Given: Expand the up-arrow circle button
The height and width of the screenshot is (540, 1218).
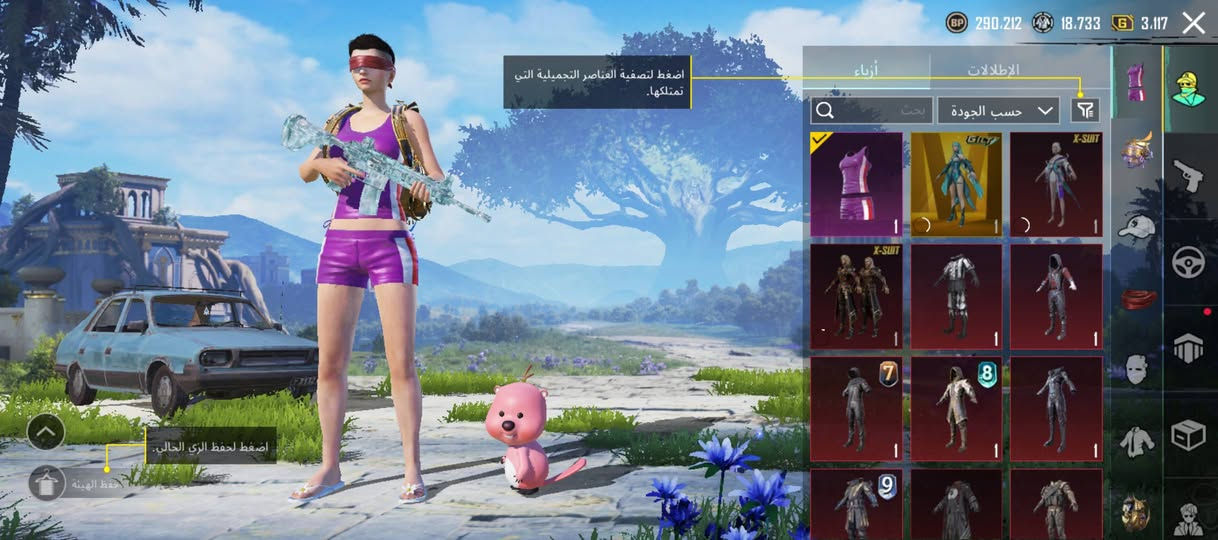Looking at the screenshot, I should (x=46, y=432).
